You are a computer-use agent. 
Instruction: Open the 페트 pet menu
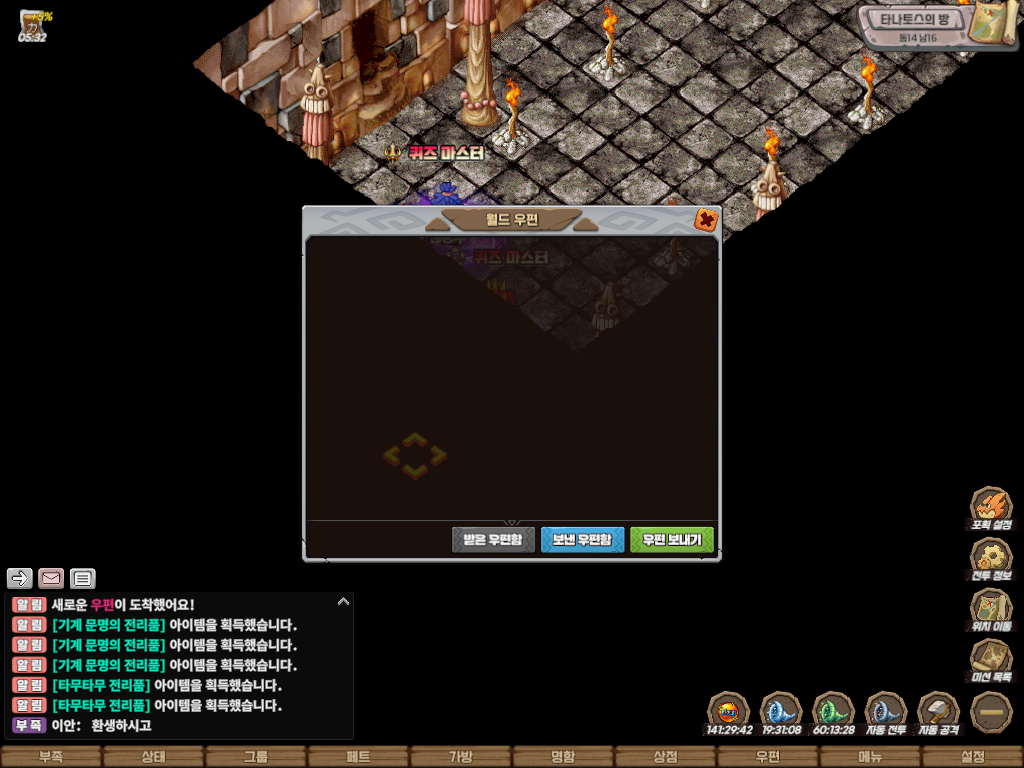click(358, 757)
